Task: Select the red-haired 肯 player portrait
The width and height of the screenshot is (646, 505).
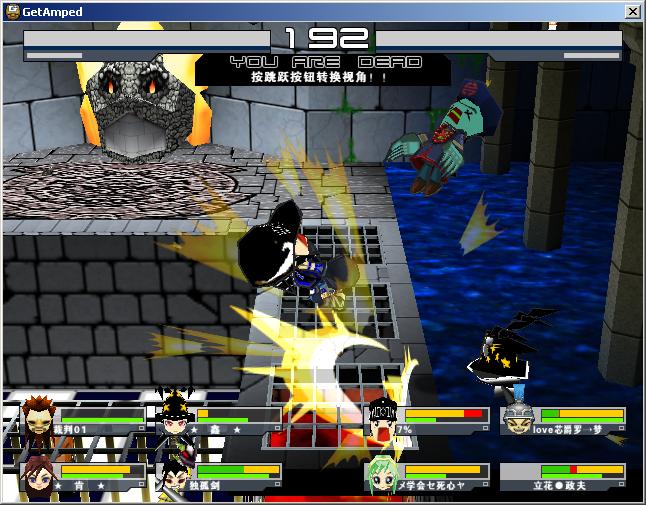Action: [36, 474]
